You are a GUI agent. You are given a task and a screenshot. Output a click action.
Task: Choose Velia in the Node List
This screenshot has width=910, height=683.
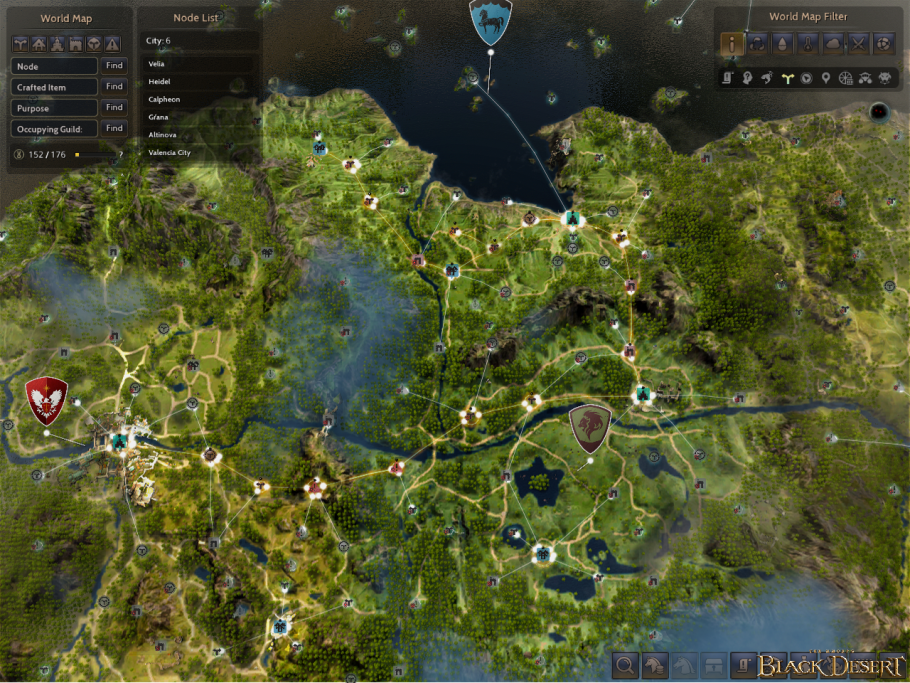point(156,64)
